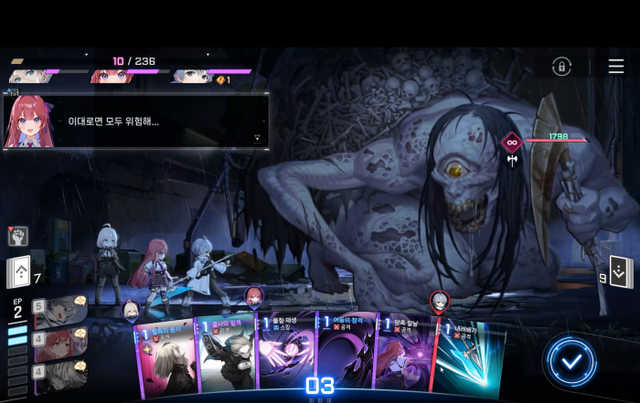The width and height of the screenshot is (640, 403).
Task: Confirm turn with the blue checkmark button
Action: (x=571, y=361)
